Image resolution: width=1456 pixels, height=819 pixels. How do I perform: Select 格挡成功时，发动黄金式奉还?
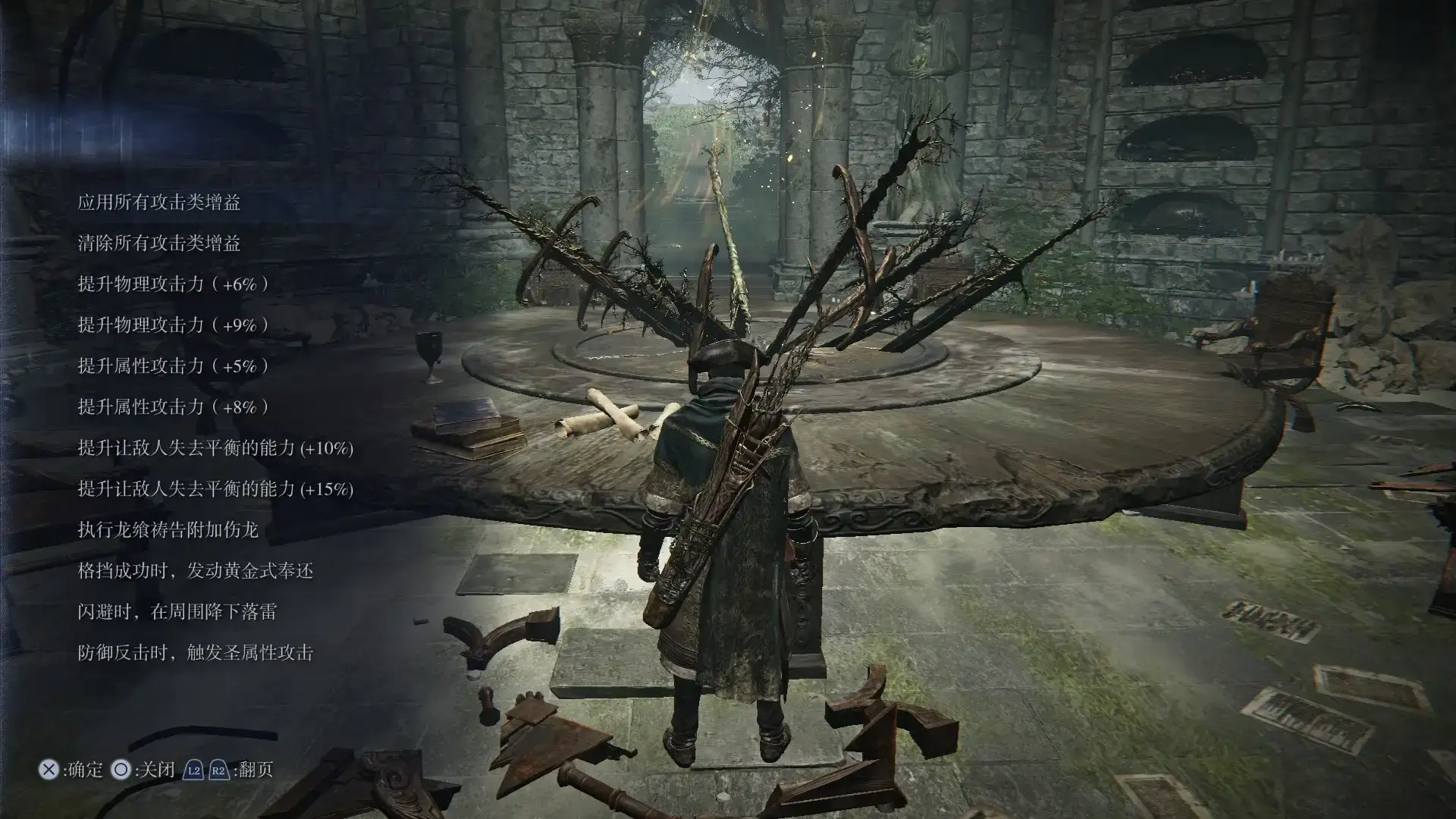195,571
